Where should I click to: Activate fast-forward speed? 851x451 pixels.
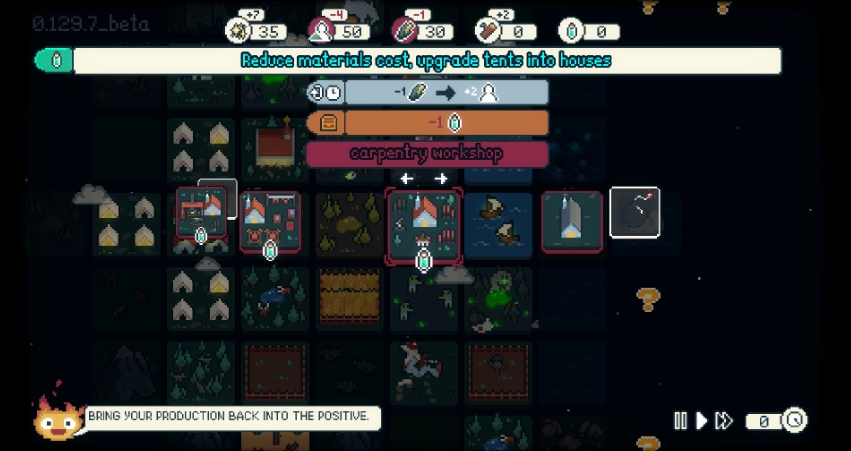tap(724, 421)
